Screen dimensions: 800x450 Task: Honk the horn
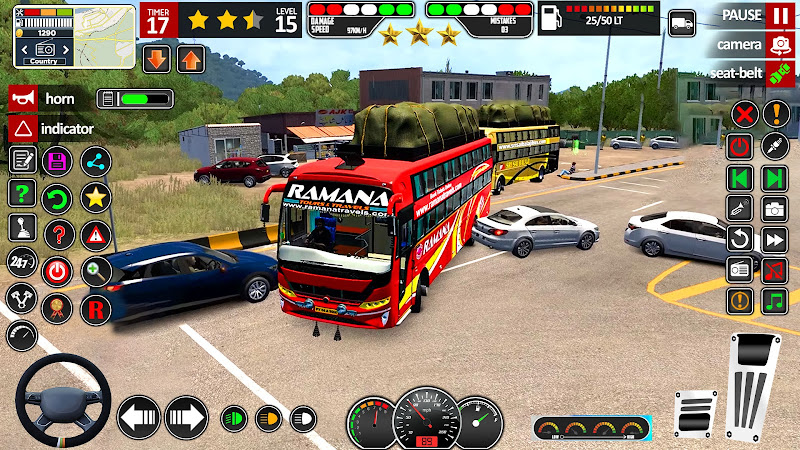21,99
